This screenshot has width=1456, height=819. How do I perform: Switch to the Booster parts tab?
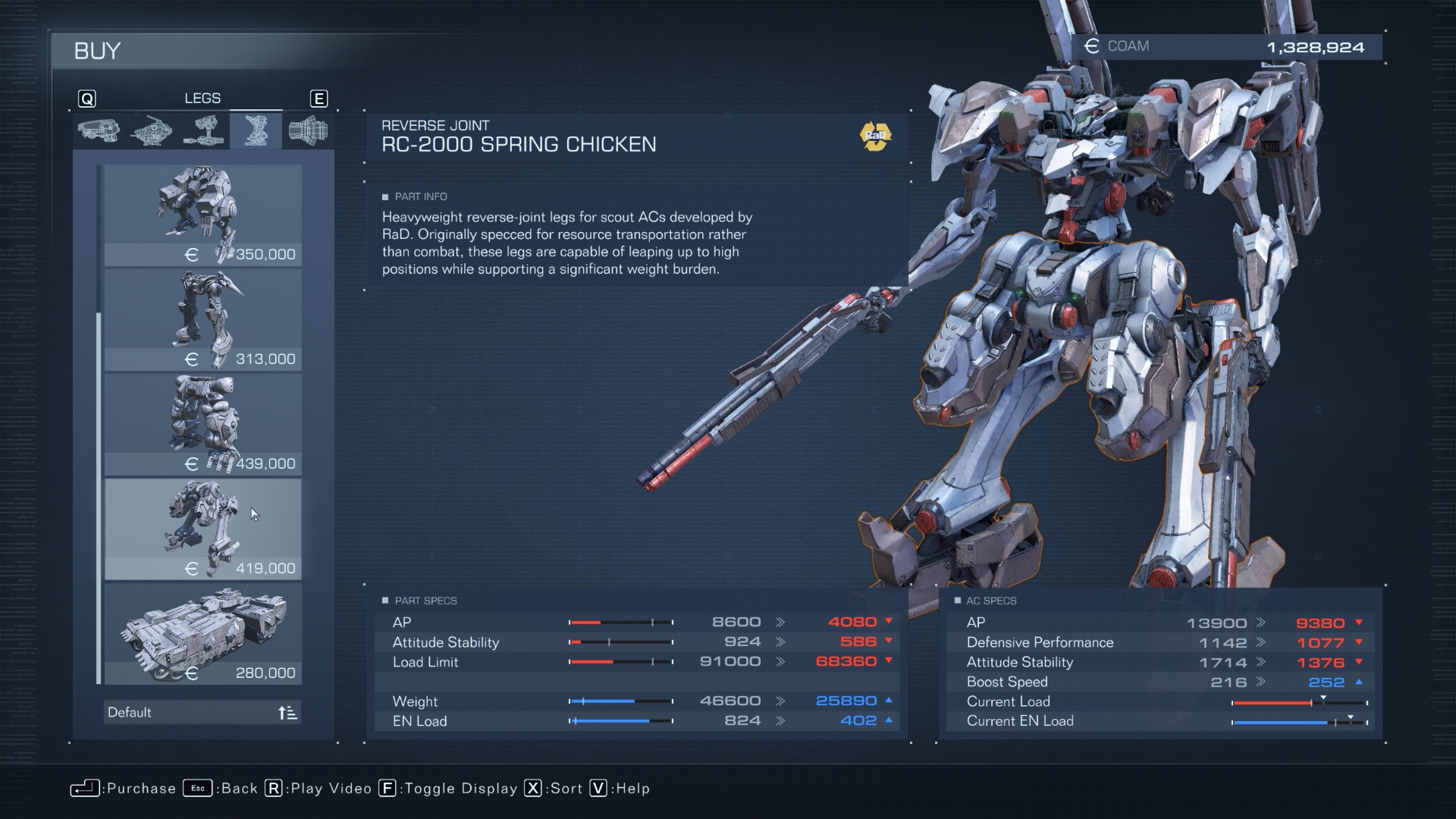pyautogui.click(x=308, y=130)
